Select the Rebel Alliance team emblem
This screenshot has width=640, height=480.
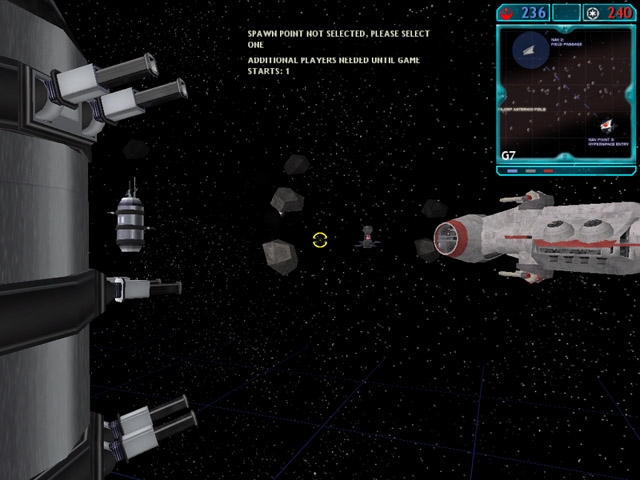pyautogui.click(x=507, y=12)
